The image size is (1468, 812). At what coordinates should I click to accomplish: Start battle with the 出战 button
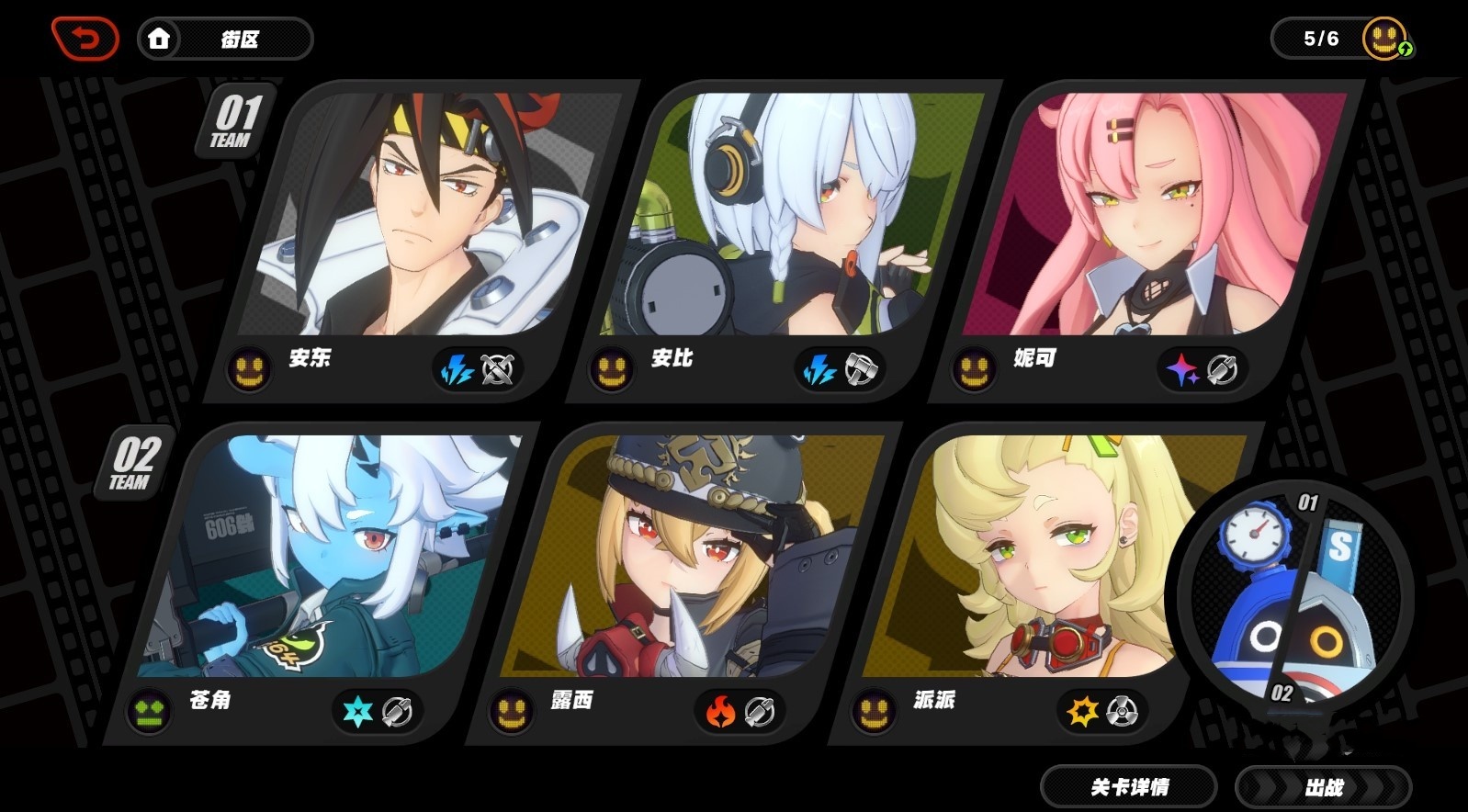tap(1323, 787)
